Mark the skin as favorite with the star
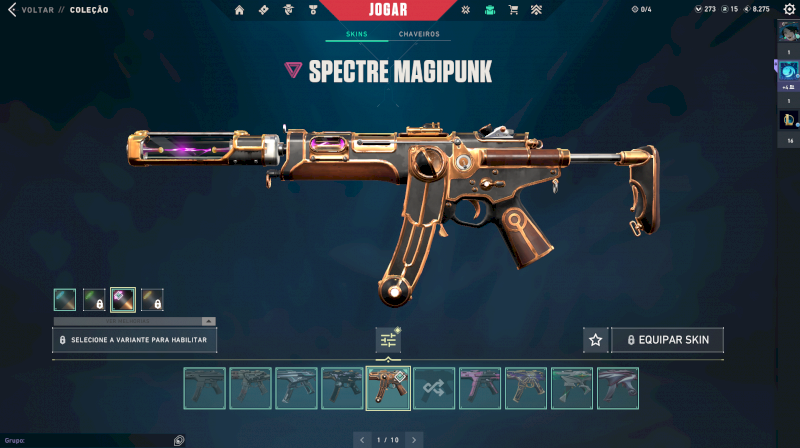The height and width of the screenshot is (448, 800). tap(595, 340)
